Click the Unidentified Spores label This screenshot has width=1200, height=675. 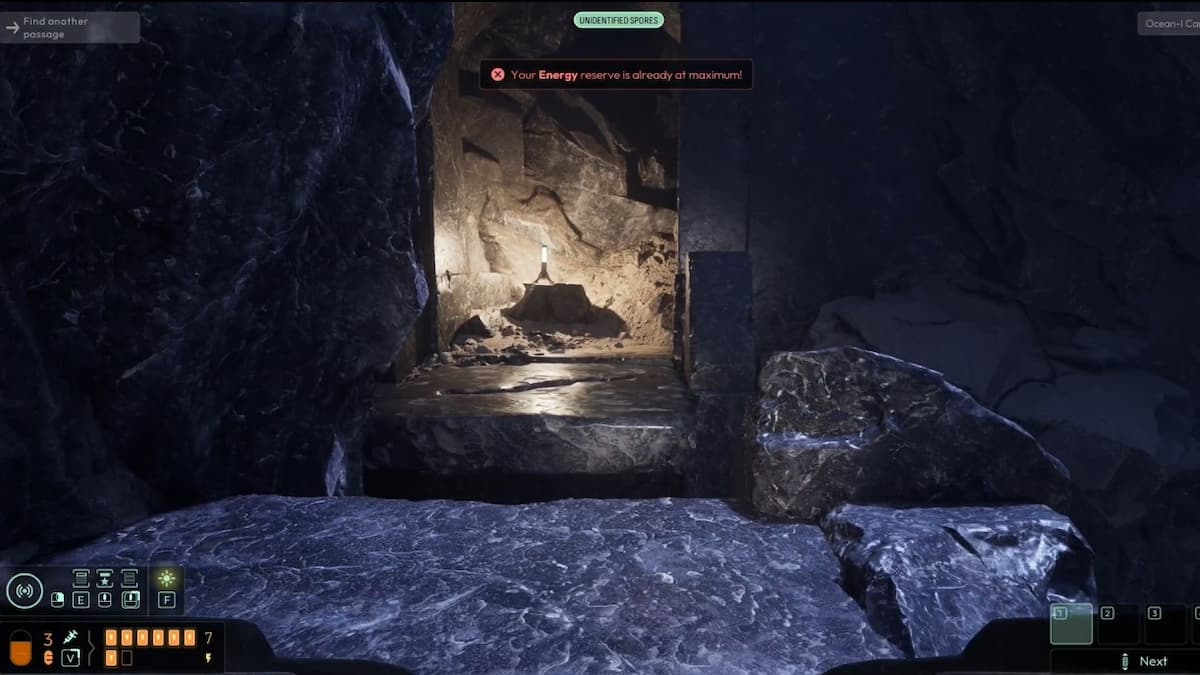point(618,20)
